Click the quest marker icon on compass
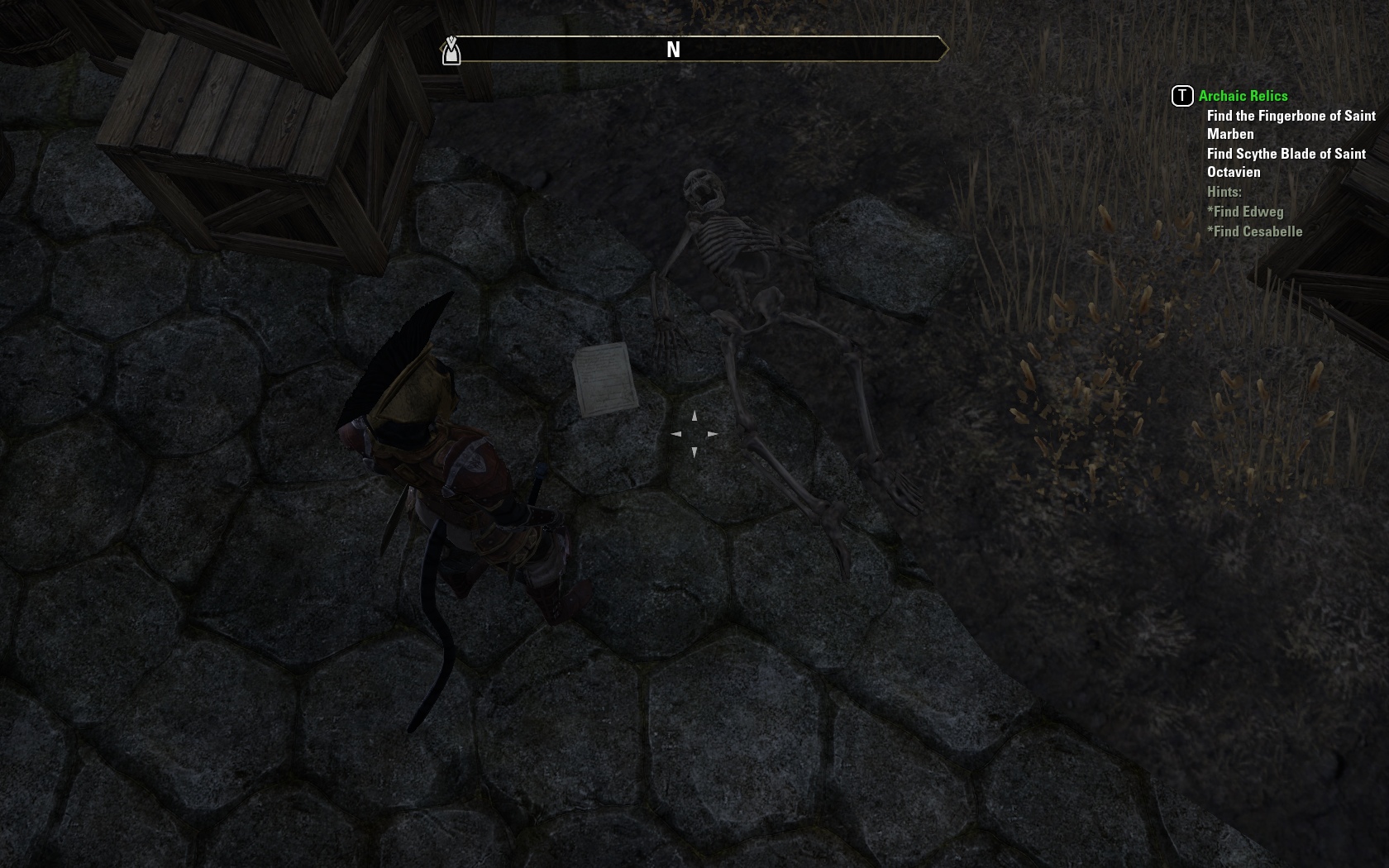The width and height of the screenshot is (1389, 868). [451, 51]
